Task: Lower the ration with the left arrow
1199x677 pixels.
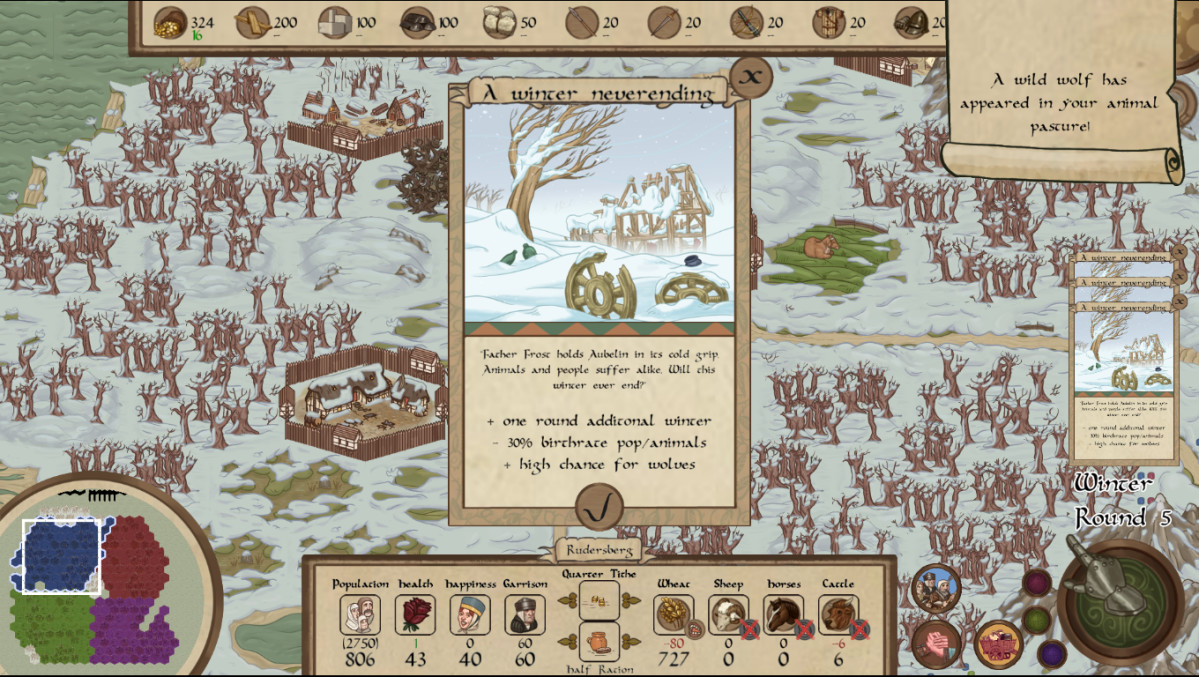Action: [567, 641]
